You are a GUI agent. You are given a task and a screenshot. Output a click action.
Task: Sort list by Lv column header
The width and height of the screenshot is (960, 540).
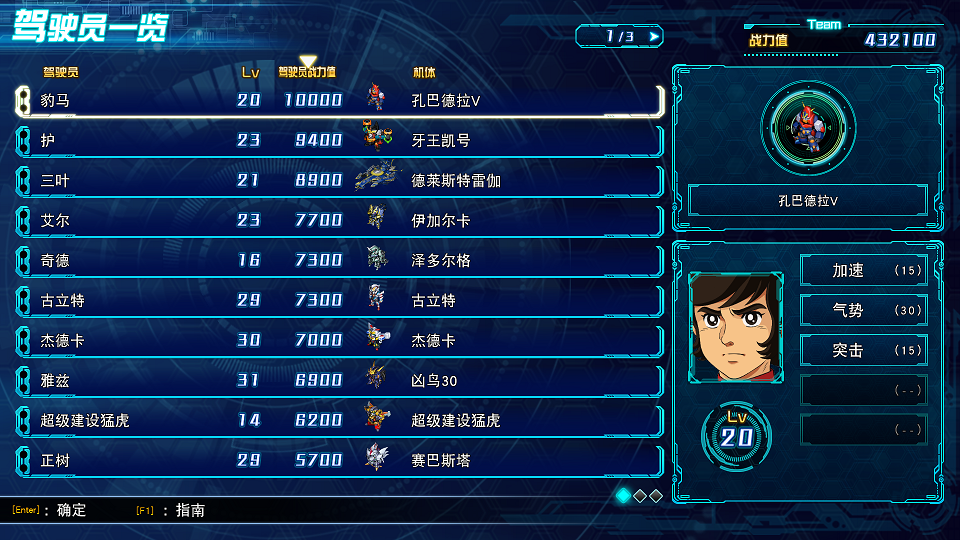coord(250,72)
